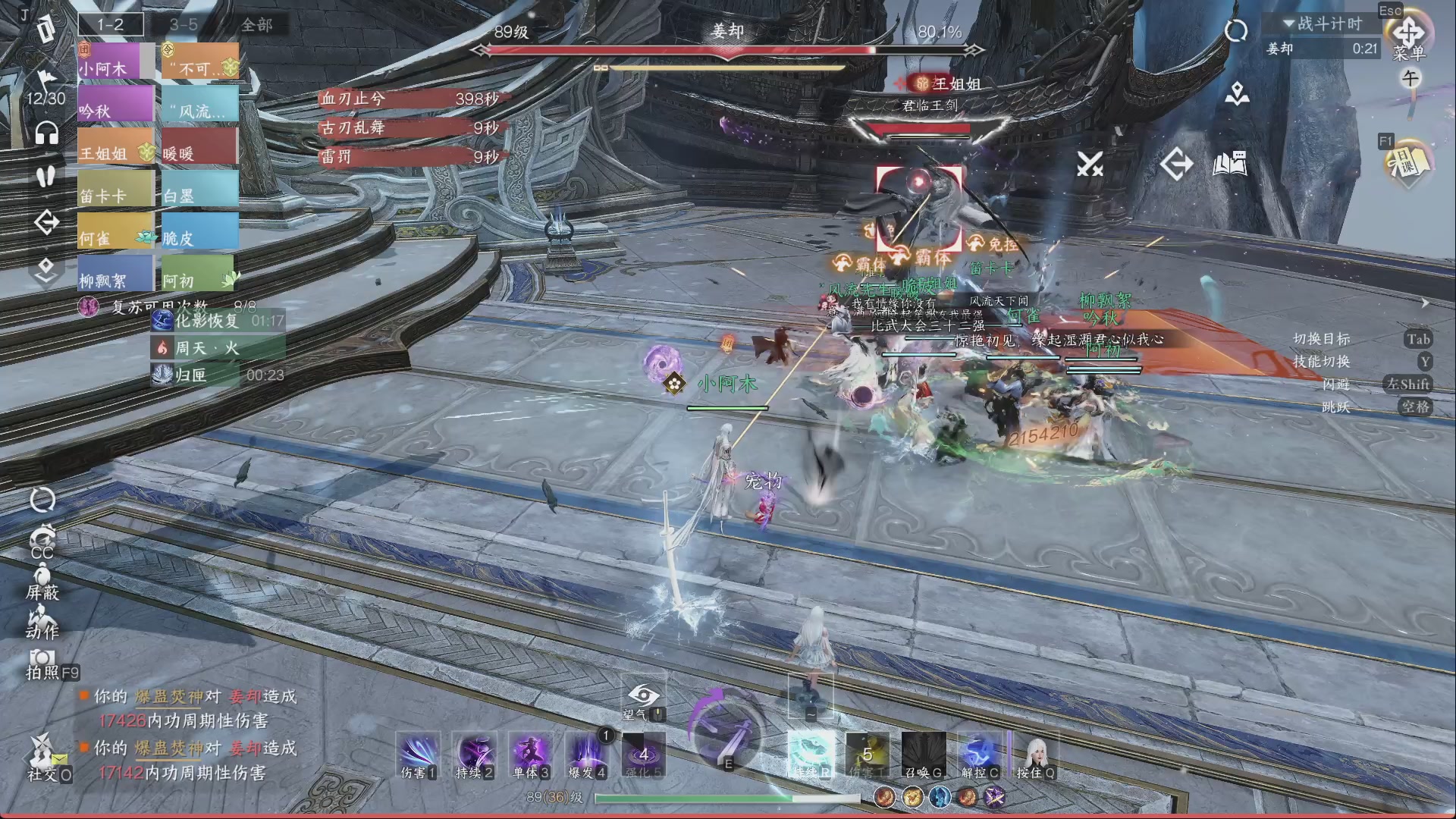The image size is (1456, 819).
Task: Click the crossed swords icon
Action: coord(1090,163)
